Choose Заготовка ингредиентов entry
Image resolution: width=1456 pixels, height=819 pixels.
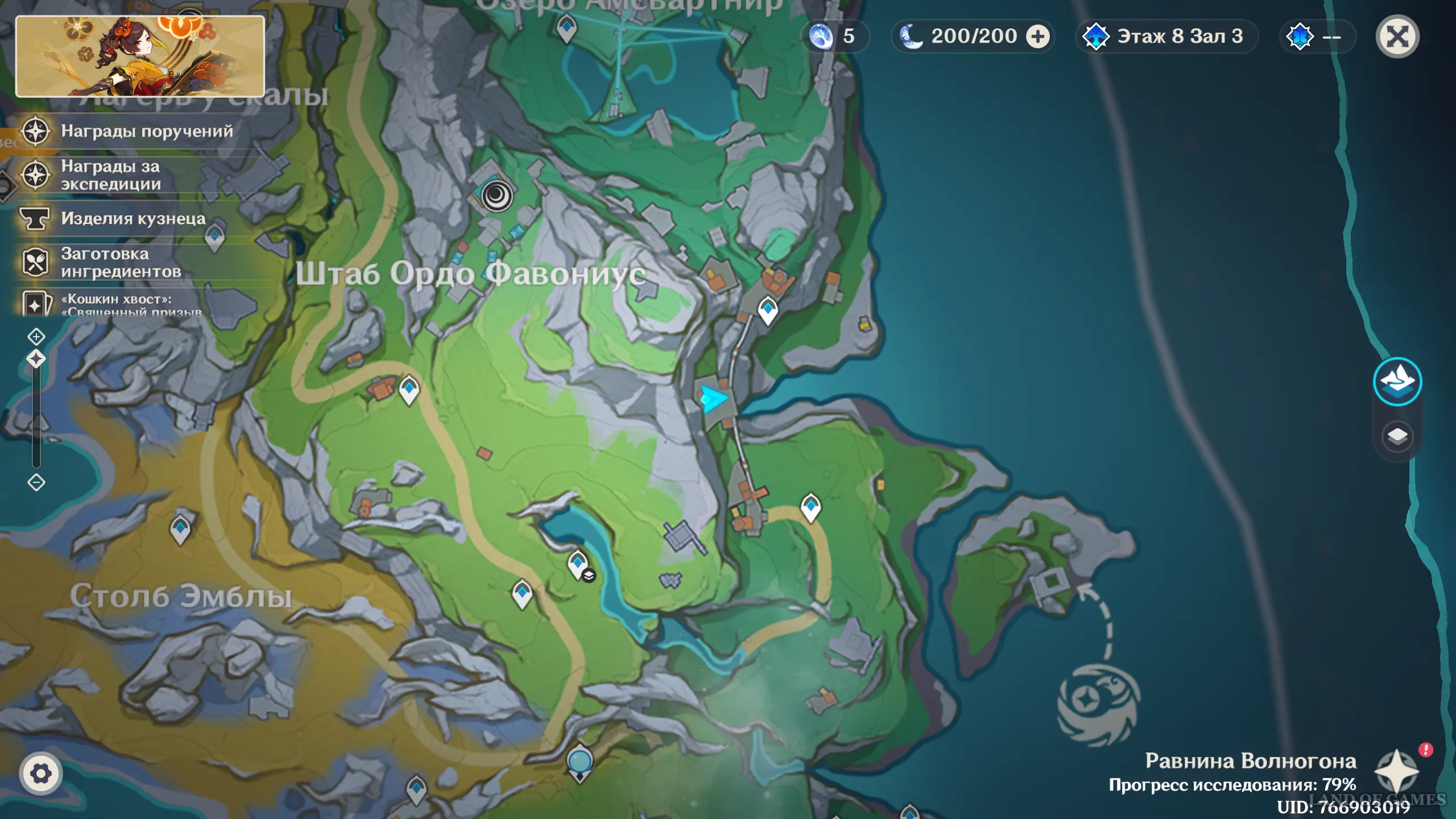pyautogui.click(x=121, y=262)
